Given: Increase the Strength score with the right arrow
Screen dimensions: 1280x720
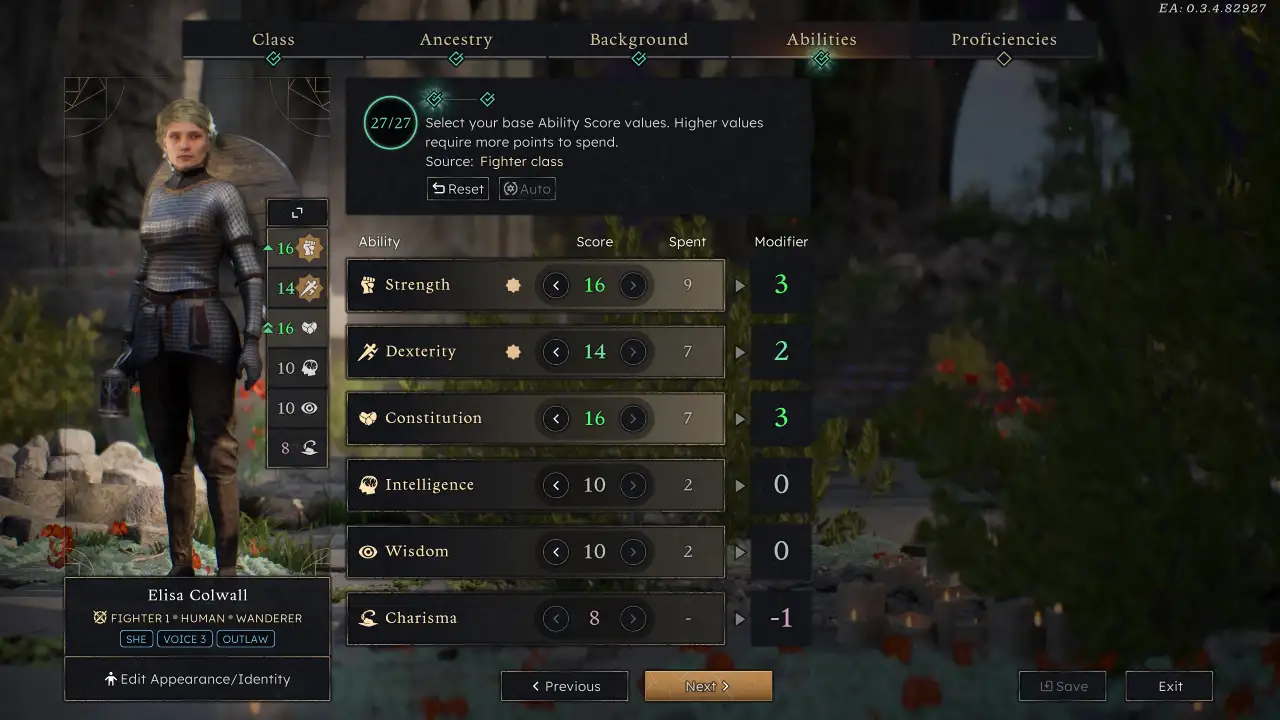Looking at the screenshot, I should [x=634, y=285].
